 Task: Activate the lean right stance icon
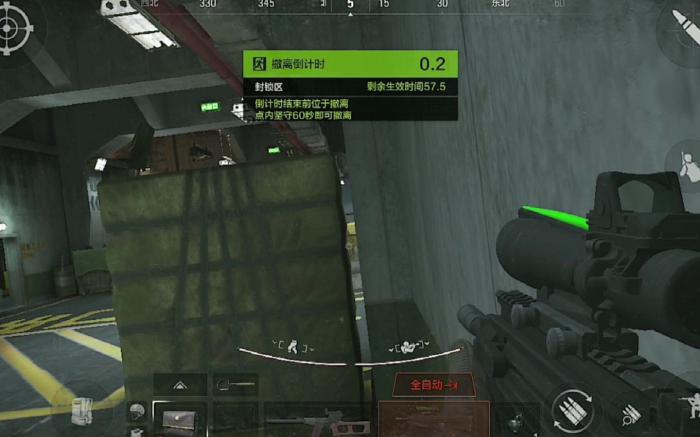pos(407,347)
